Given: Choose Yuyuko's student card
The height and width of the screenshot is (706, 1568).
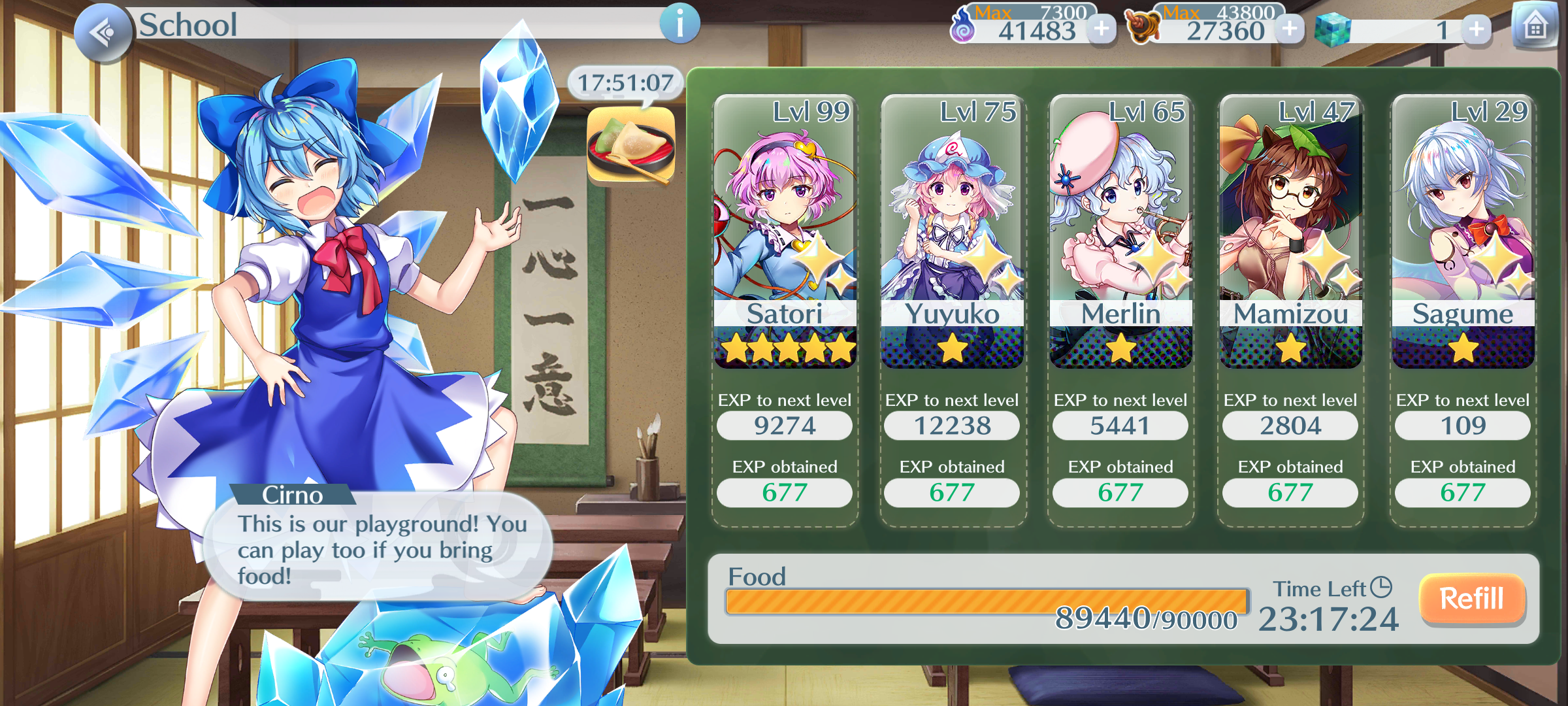Looking at the screenshot, I should point(952,232).
